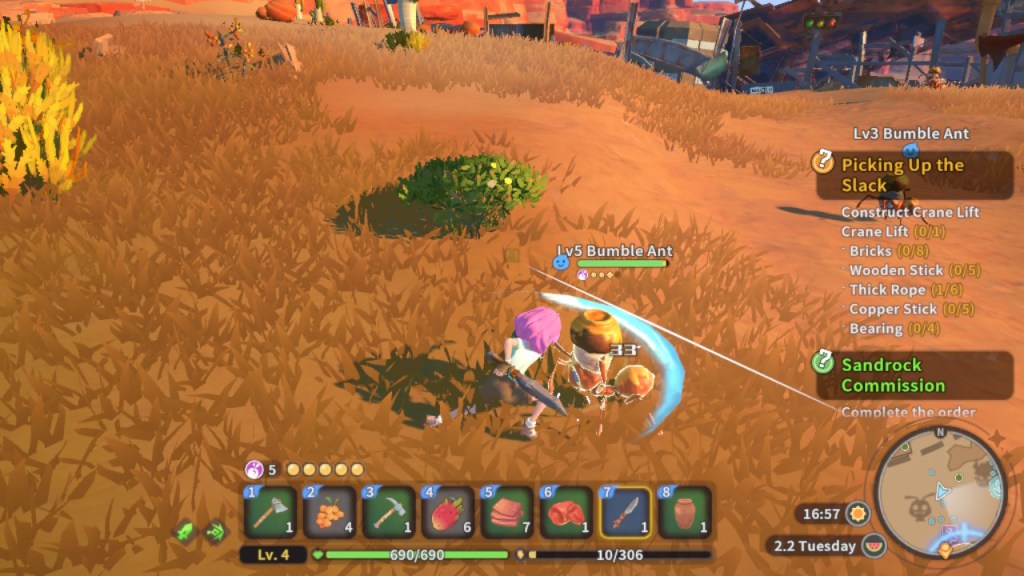Open the Picking Up the Slack quest
1024x576 pixels.
902,175
